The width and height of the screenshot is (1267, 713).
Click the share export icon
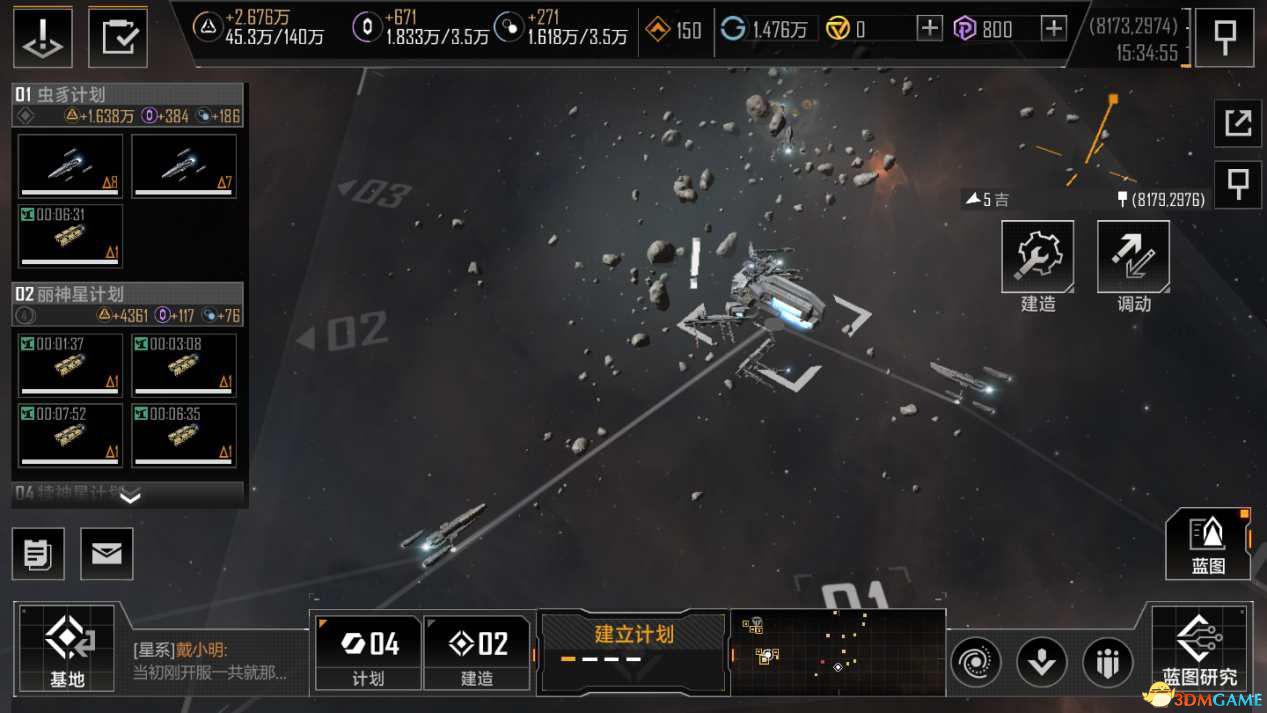[x=1238, y=123]
